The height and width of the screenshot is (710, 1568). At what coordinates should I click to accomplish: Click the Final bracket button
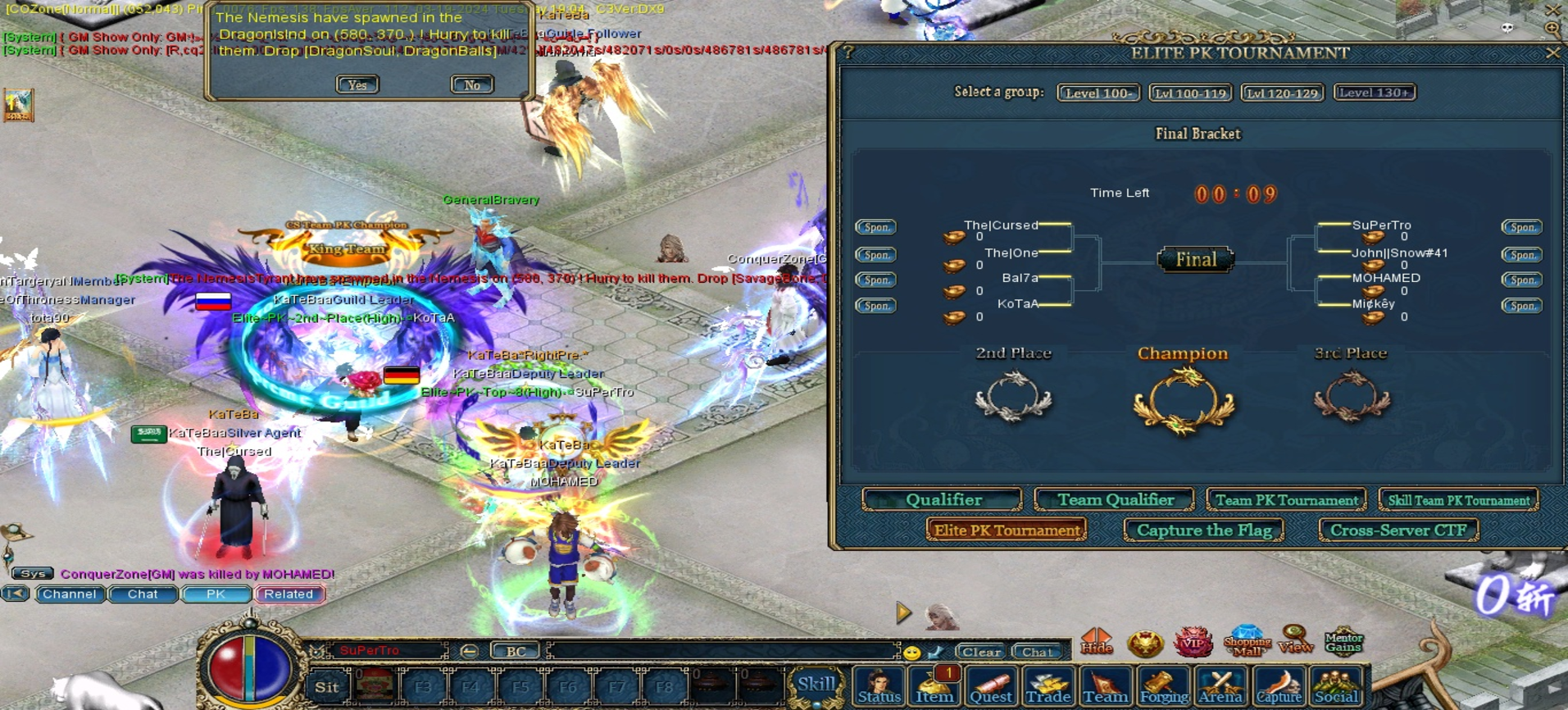[1196, 260]
